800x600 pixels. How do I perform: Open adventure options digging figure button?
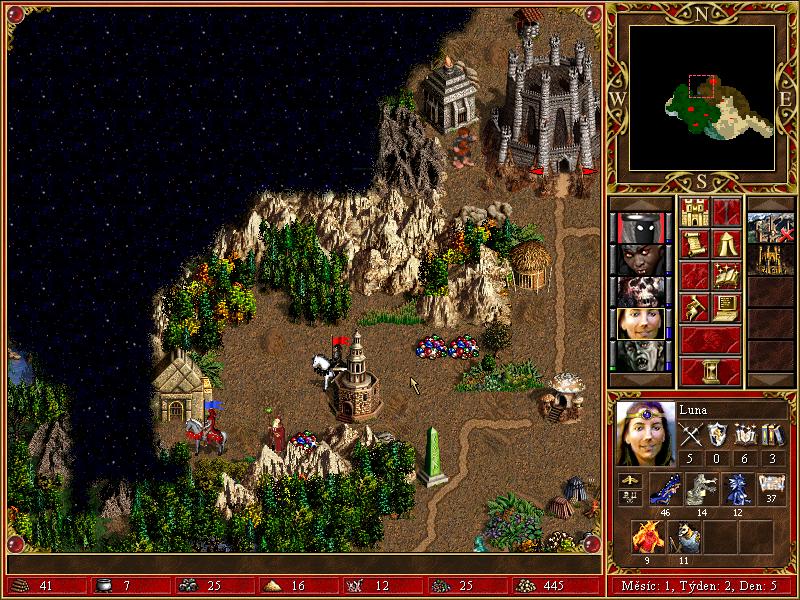(x=694, y=307)
